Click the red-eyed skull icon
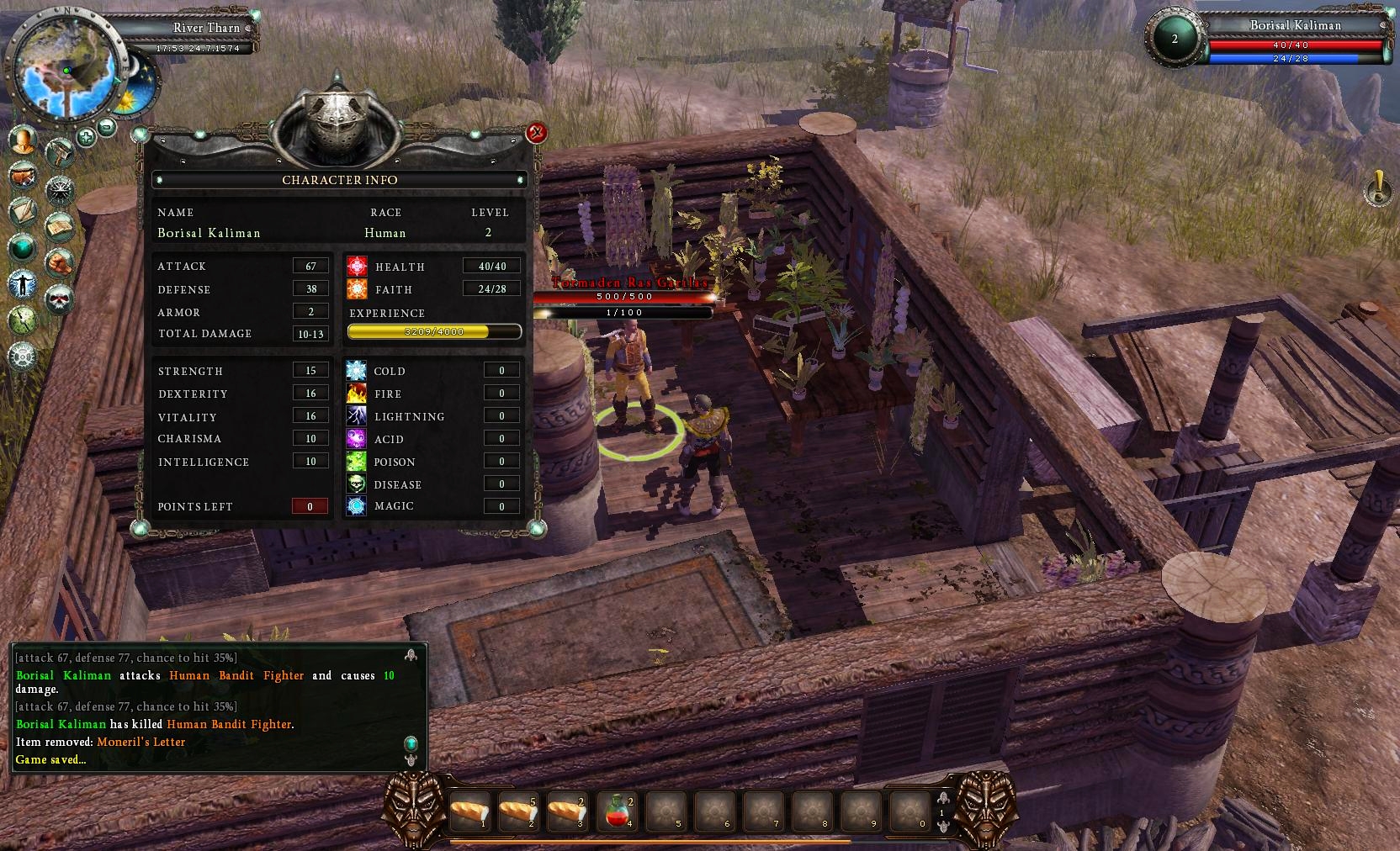 point(60,299)
